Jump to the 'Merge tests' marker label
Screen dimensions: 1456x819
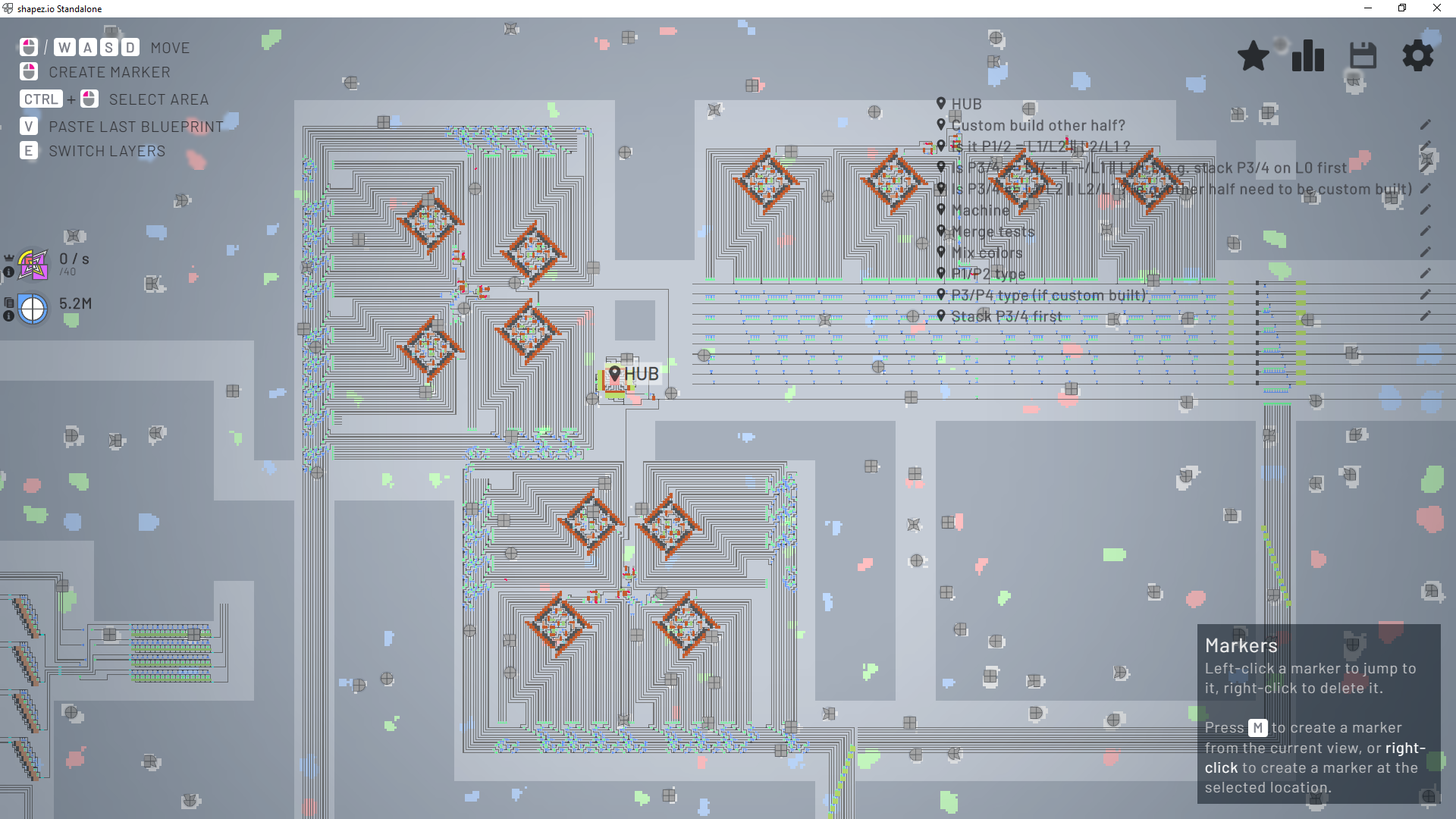coord(993,231)
